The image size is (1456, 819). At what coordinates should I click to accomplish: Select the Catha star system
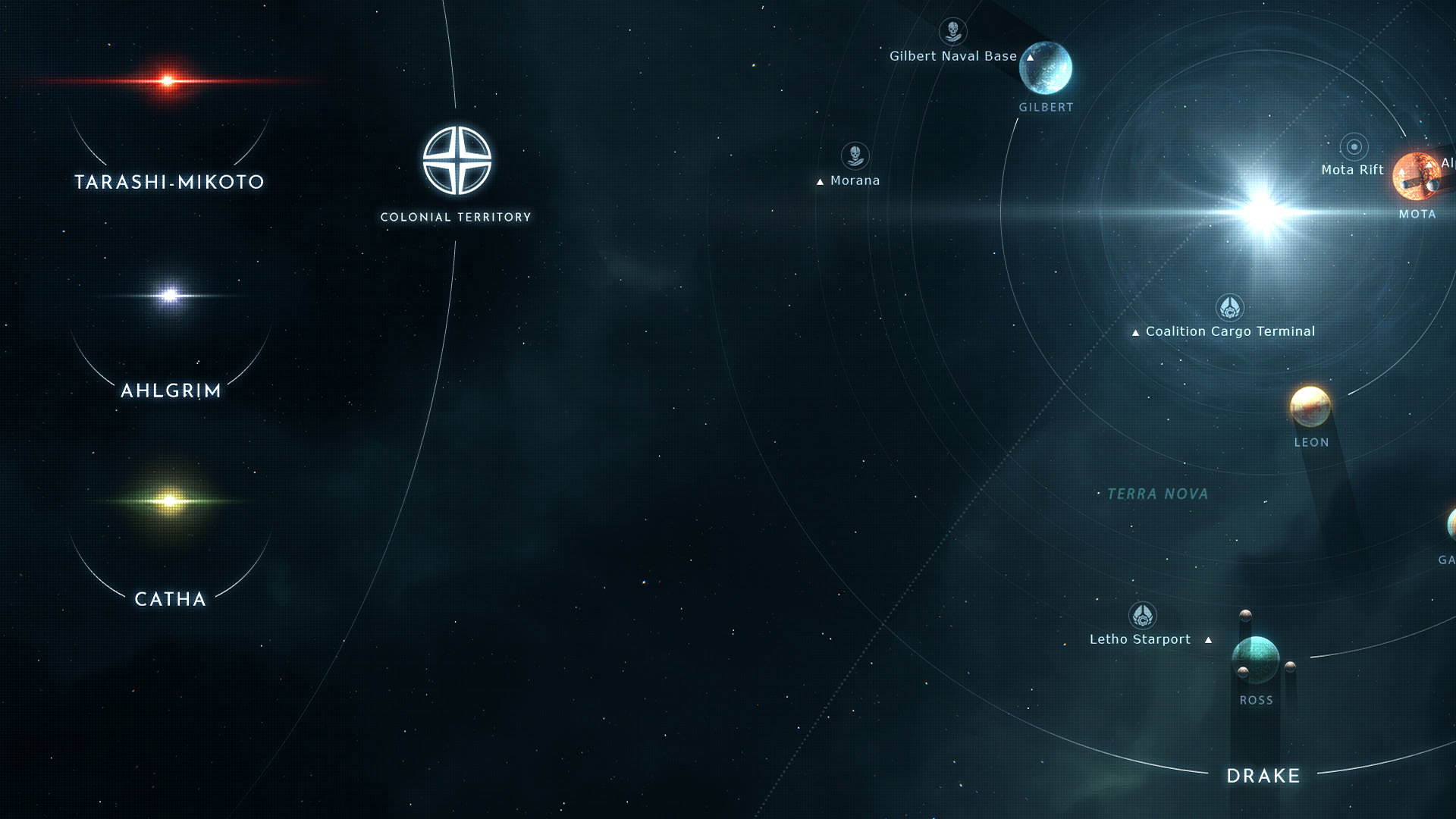171,500
